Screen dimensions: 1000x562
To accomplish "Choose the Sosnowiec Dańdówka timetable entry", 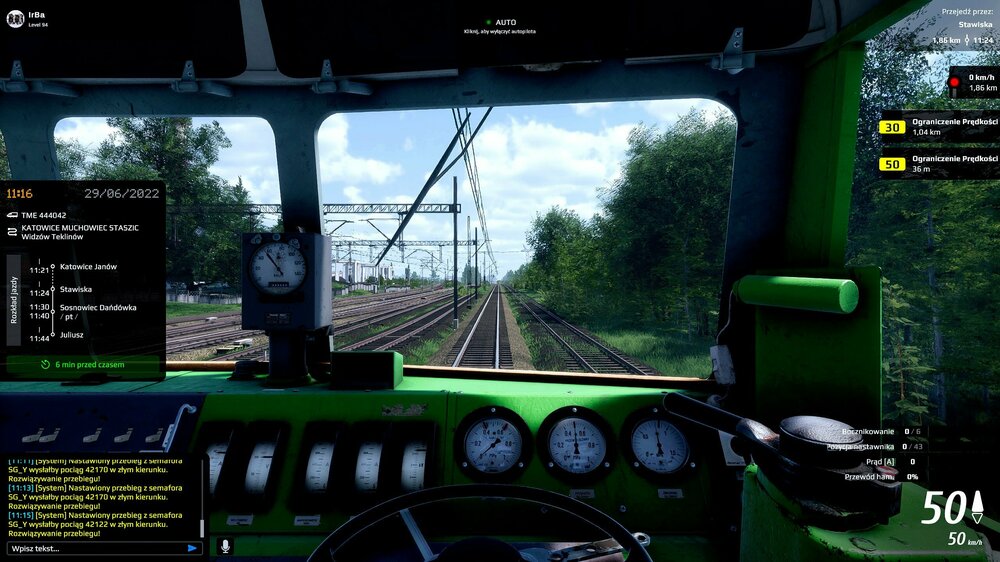I will (x=97, y=307).
